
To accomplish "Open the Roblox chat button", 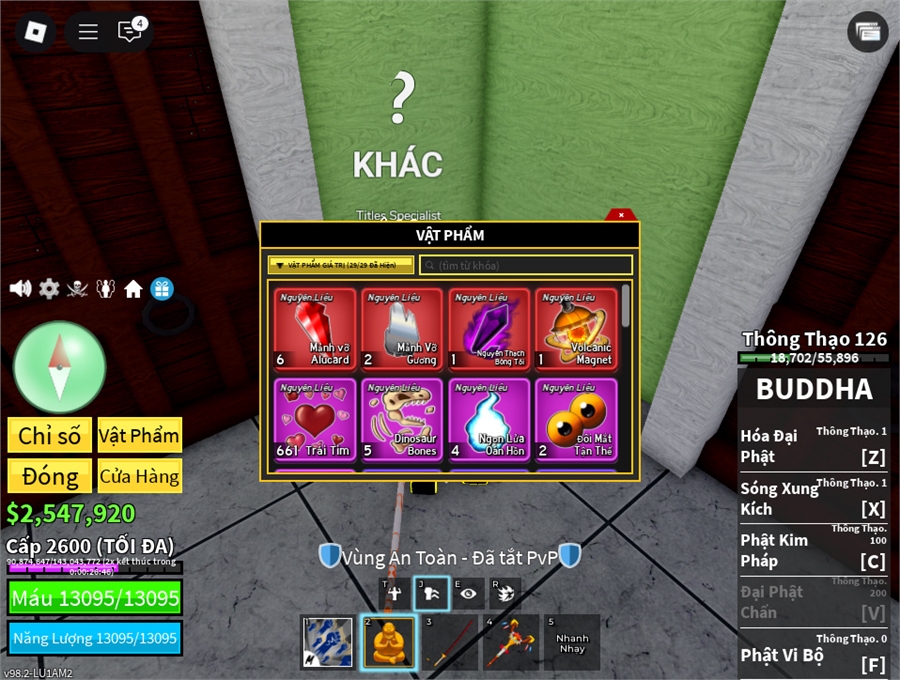I will (130, 31).
